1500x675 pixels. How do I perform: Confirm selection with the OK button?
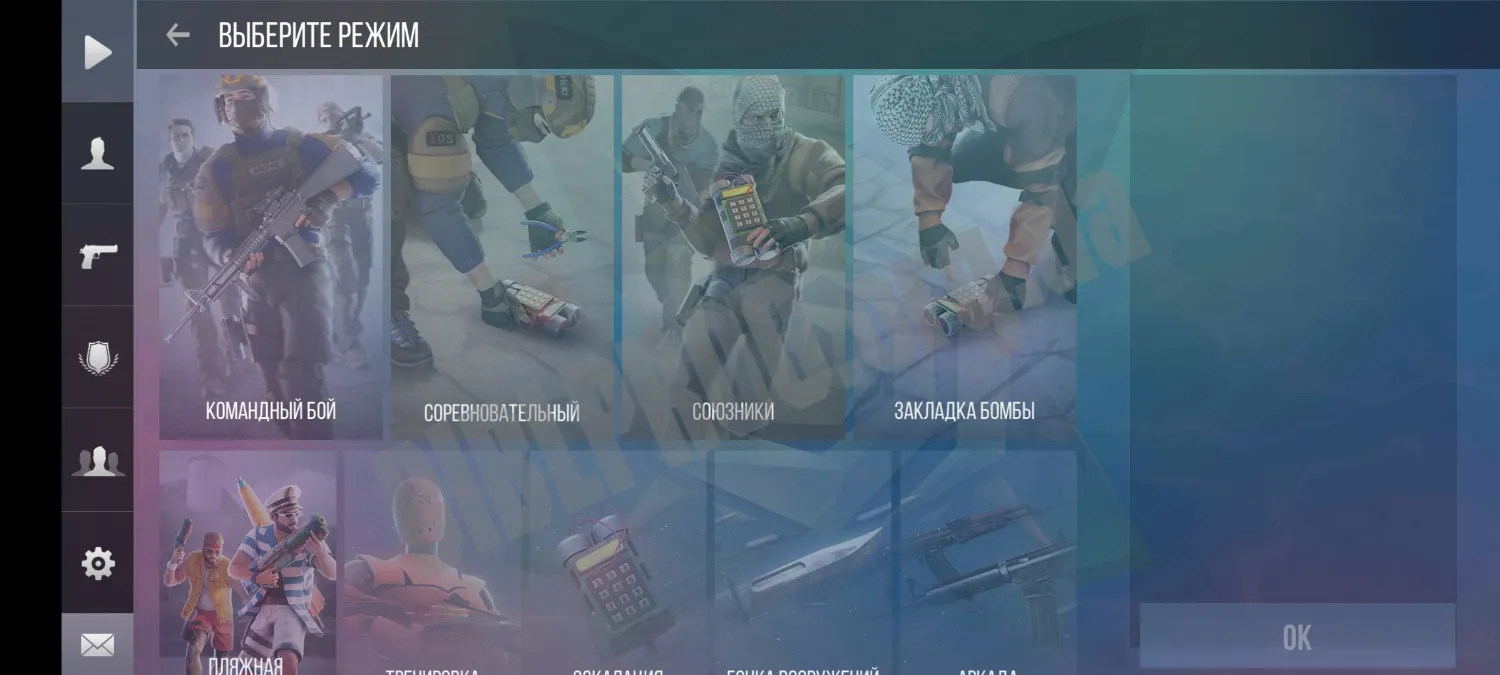point(1297,636)
